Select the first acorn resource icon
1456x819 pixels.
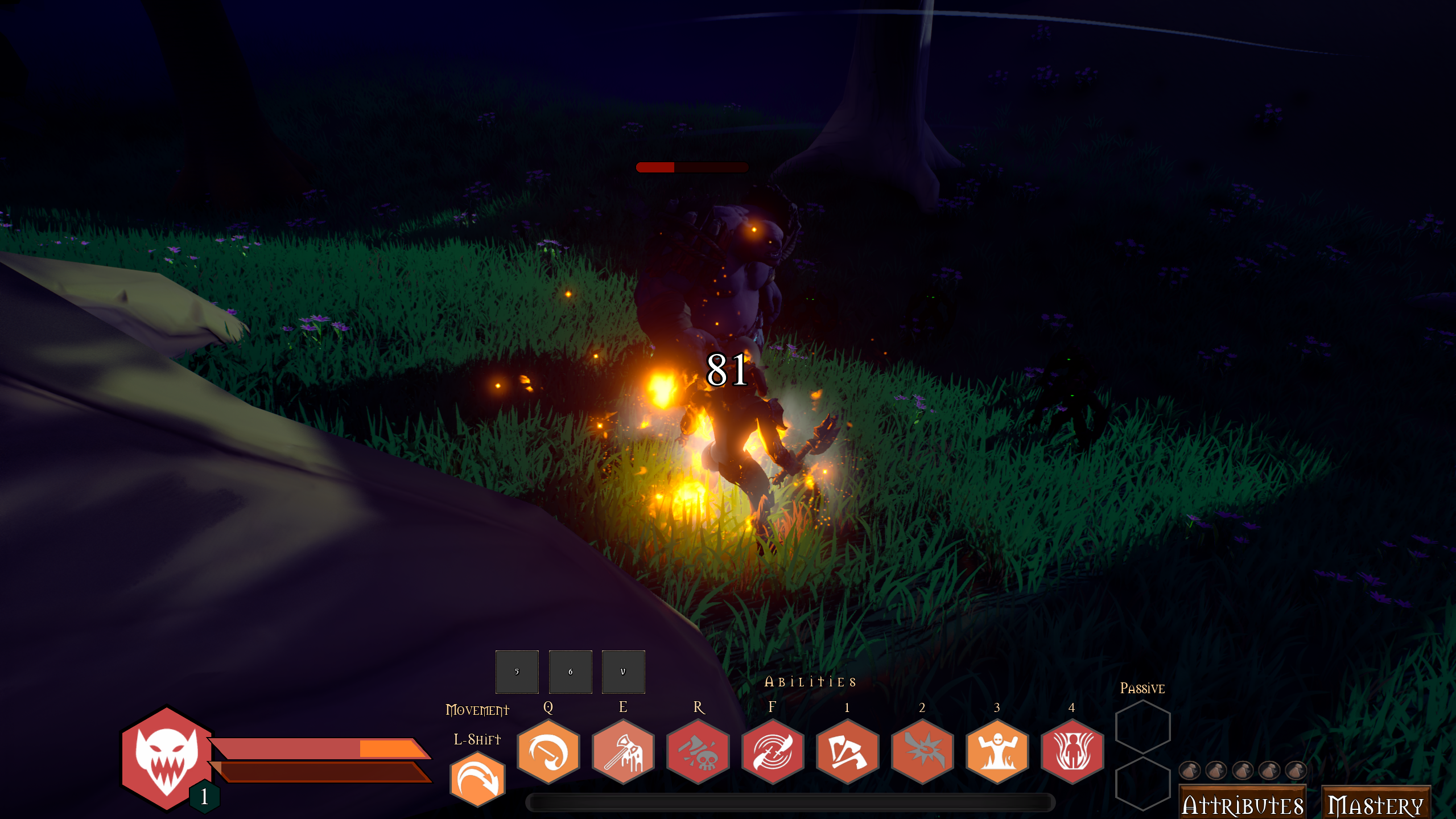(x=1190, y=770)
